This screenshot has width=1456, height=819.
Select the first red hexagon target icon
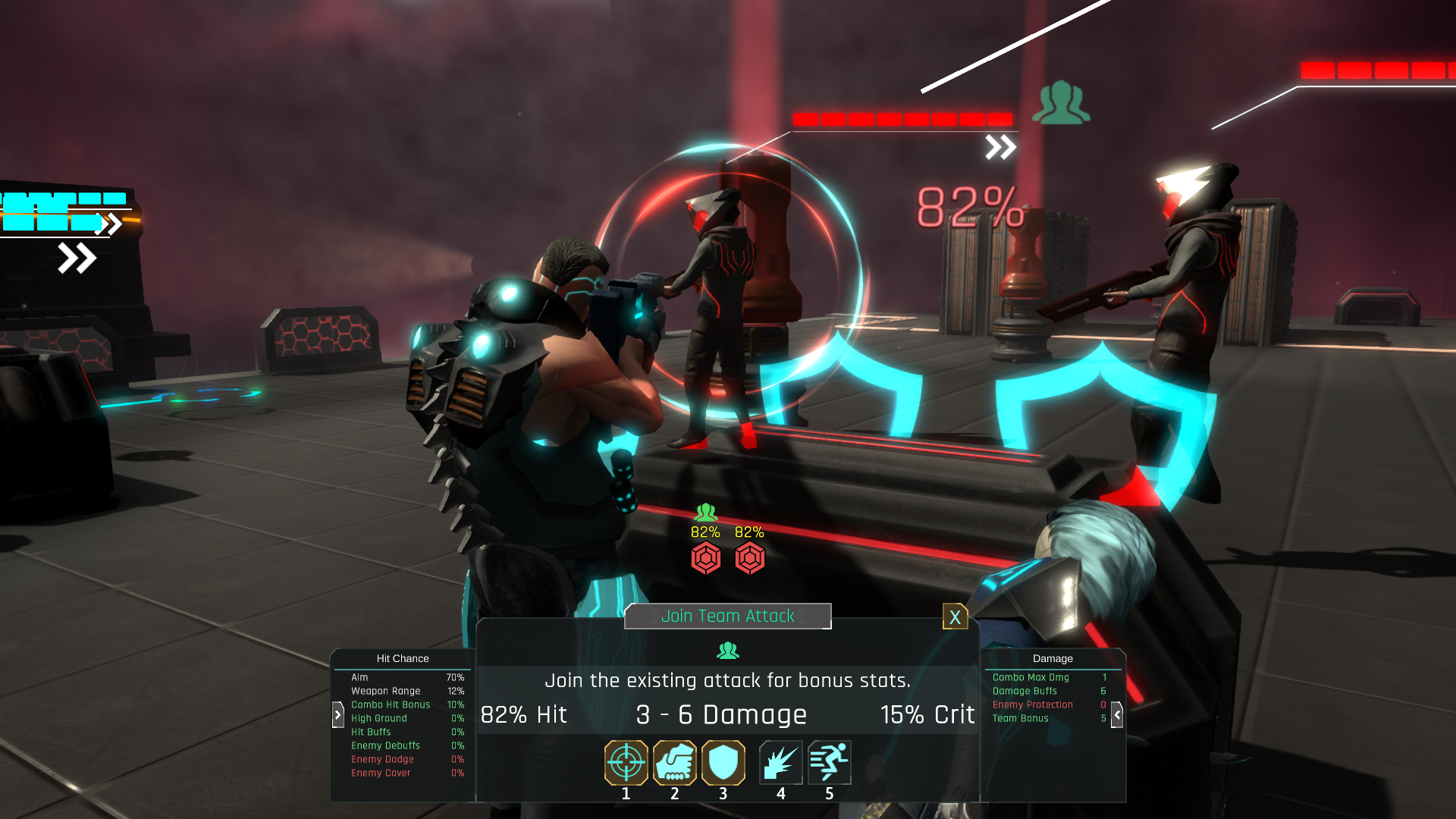click(705, 558)
